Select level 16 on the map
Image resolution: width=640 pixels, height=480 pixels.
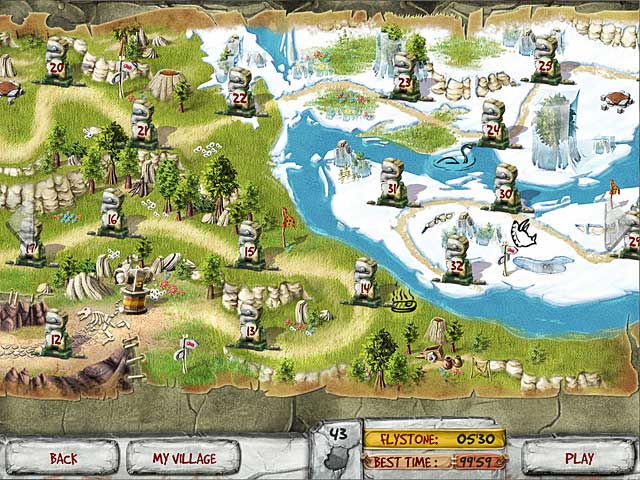pos(112,213)
